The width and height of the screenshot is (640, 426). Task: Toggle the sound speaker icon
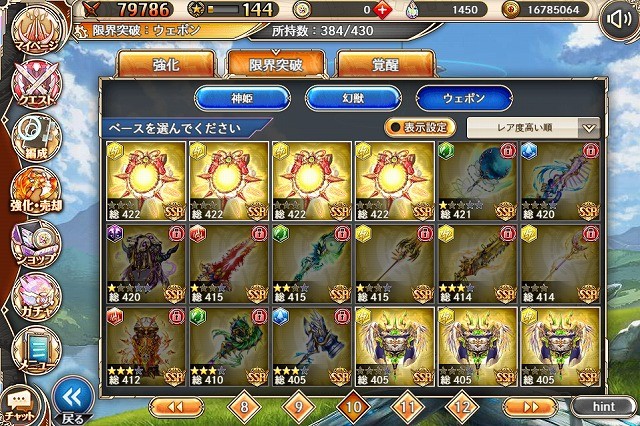(x=619, y=20)
